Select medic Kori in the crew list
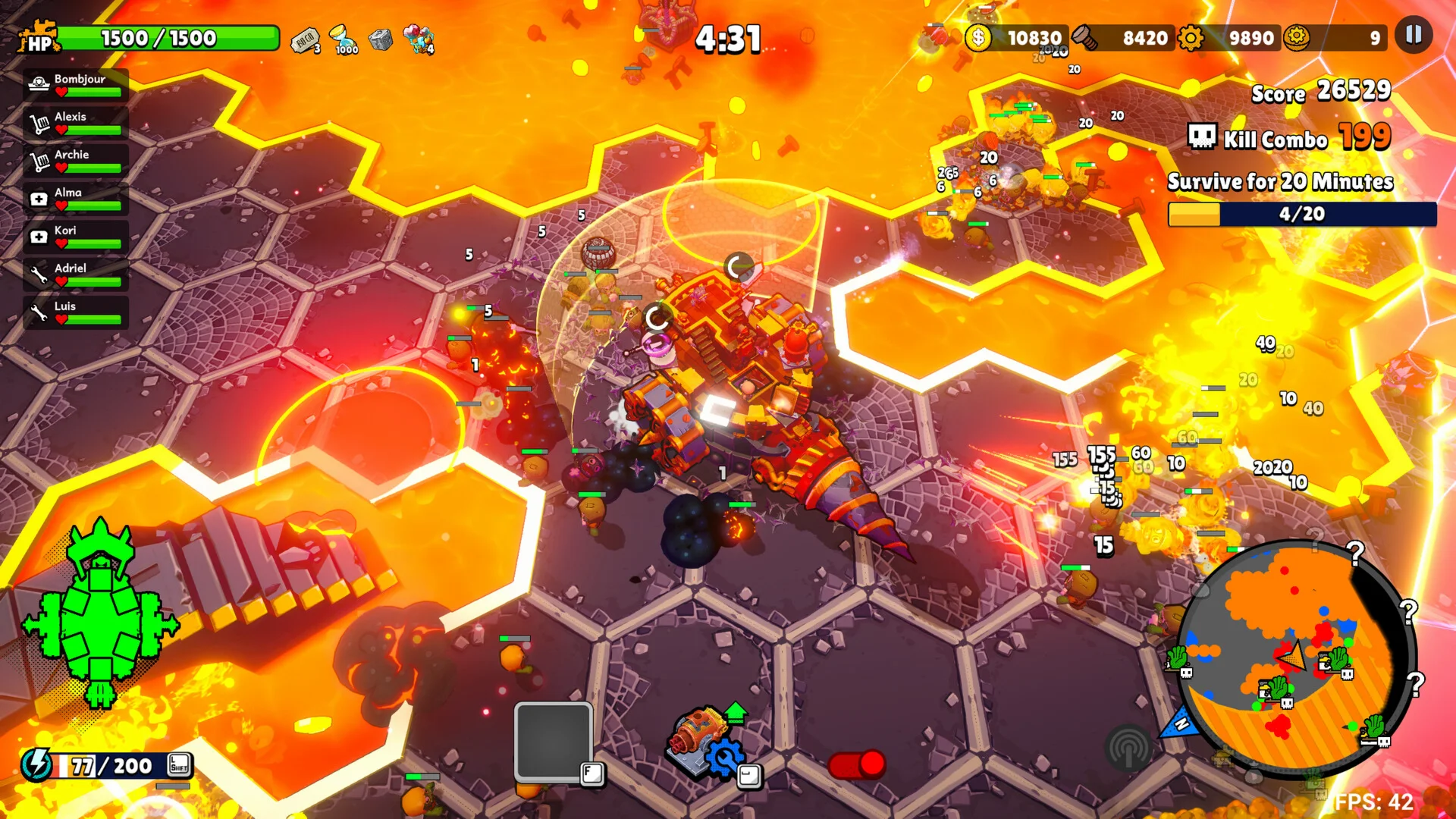The image size is (1456, 819). pos(76,236)
